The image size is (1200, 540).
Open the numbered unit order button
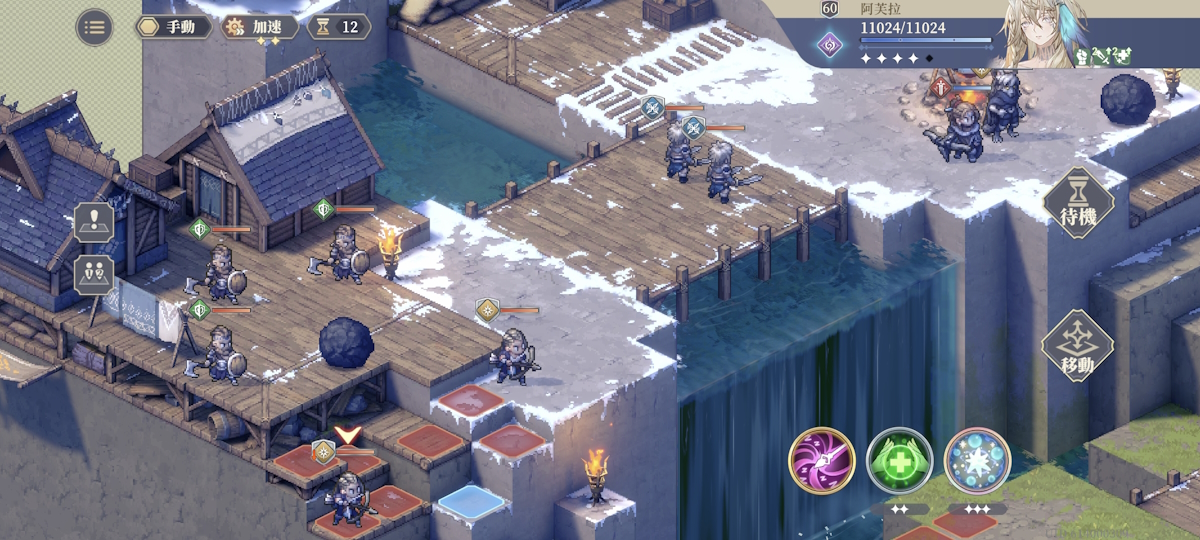[93, 274]
